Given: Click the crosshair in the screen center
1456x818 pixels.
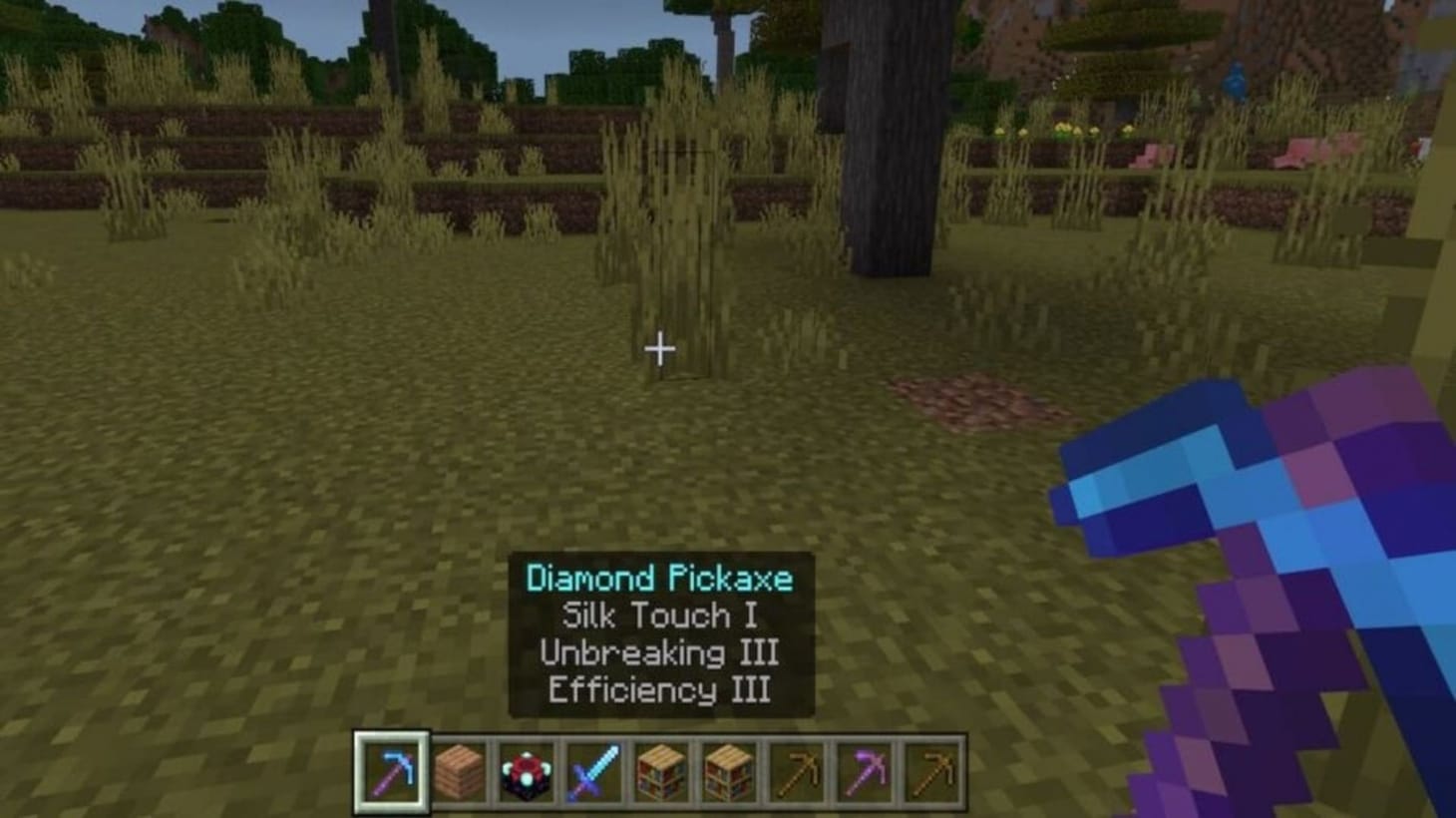Looking at the screenshot, I should [658, 348].
